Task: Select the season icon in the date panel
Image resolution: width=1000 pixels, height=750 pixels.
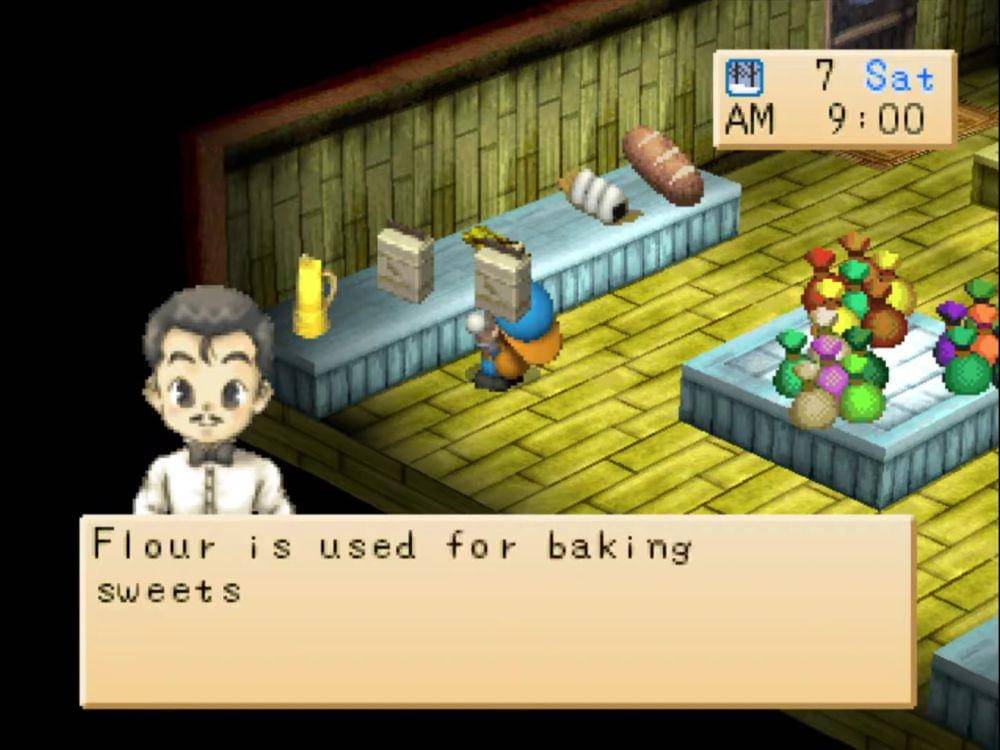Action: point(744,78)
